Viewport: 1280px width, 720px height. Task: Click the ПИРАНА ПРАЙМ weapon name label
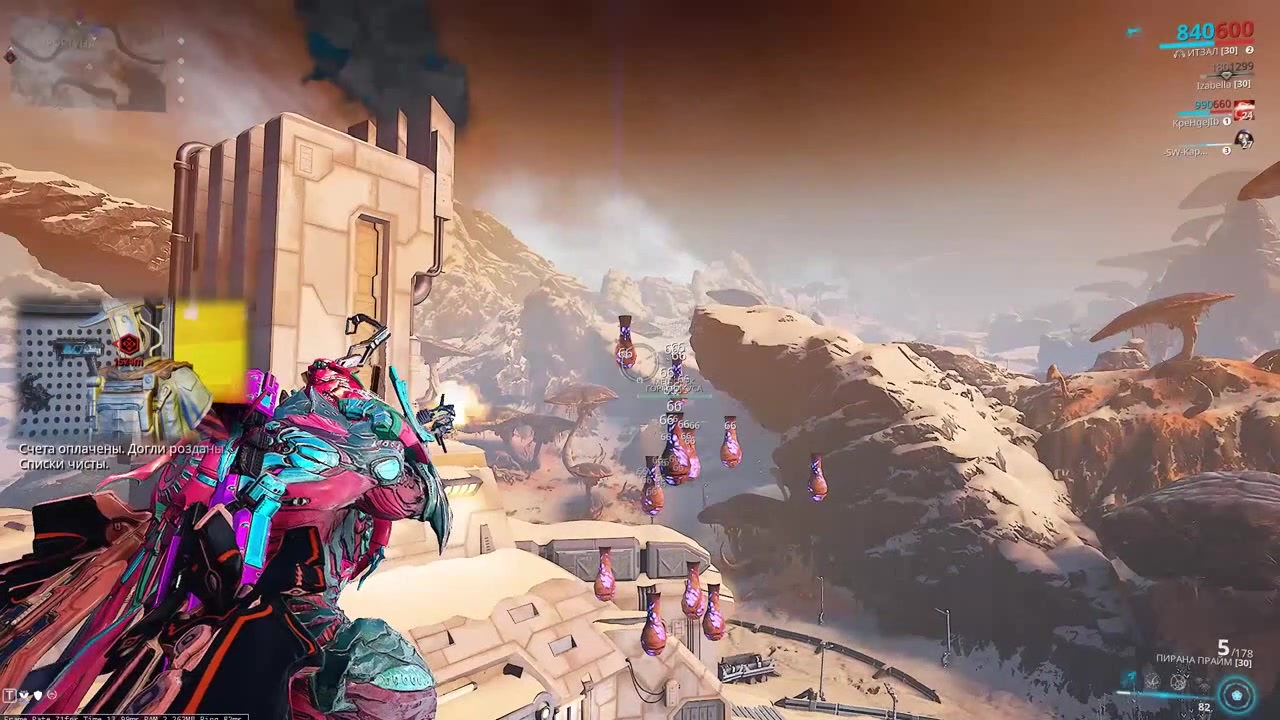[1194, 660]
